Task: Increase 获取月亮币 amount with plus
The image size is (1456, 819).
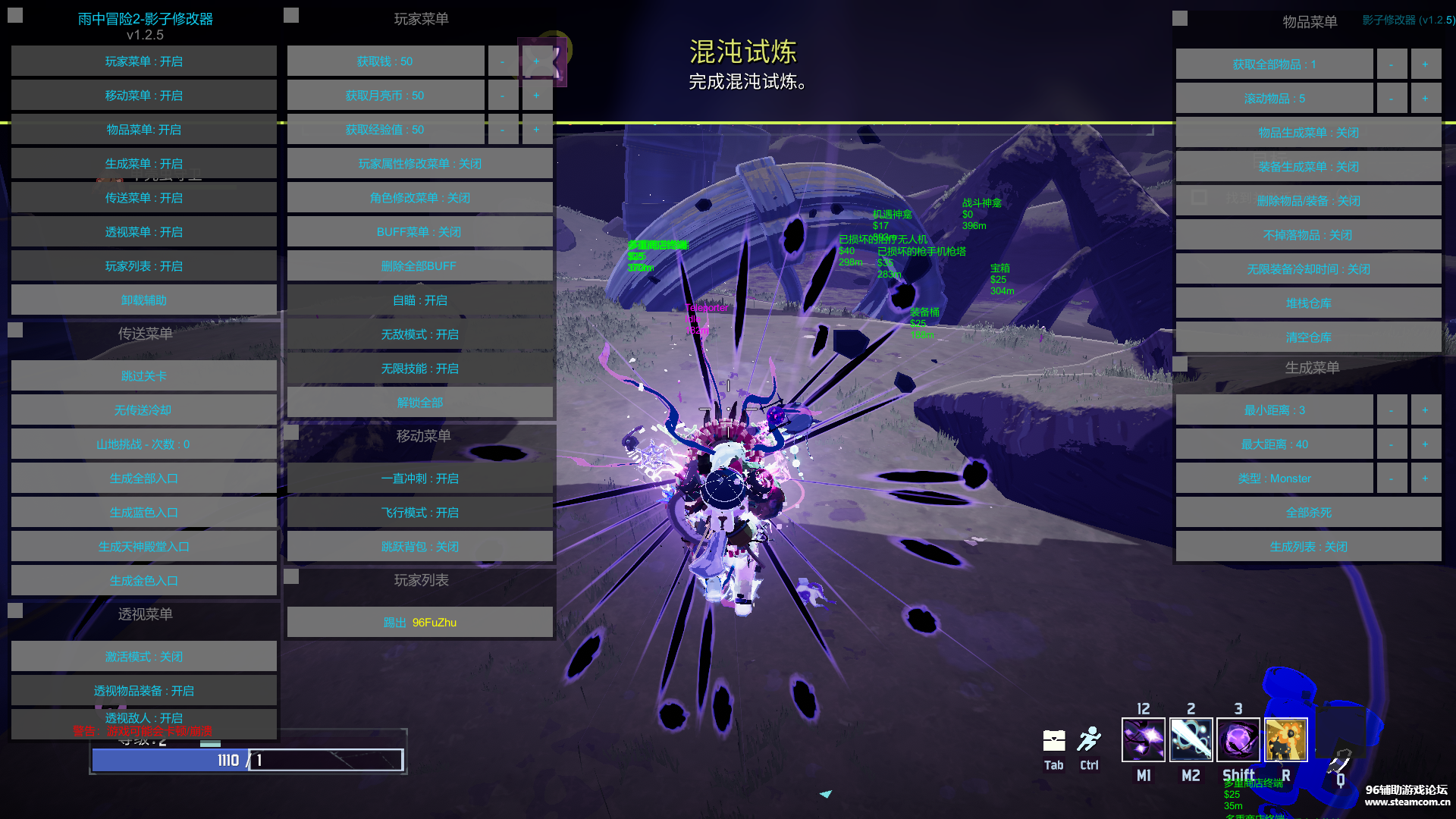Action: [x=536, y=96]
